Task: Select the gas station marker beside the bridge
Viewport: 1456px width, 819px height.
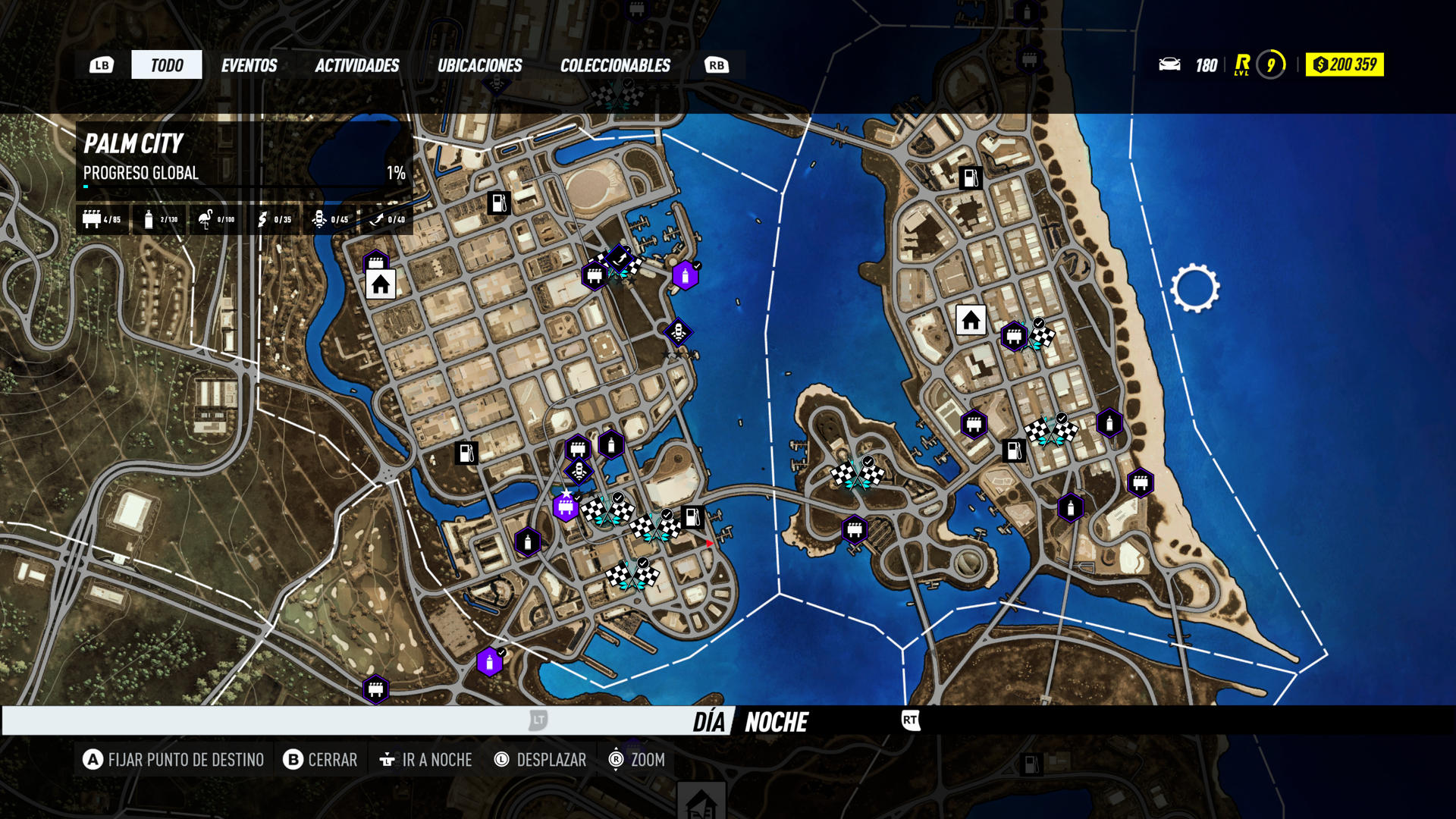Action: click(x=692, y=517)
